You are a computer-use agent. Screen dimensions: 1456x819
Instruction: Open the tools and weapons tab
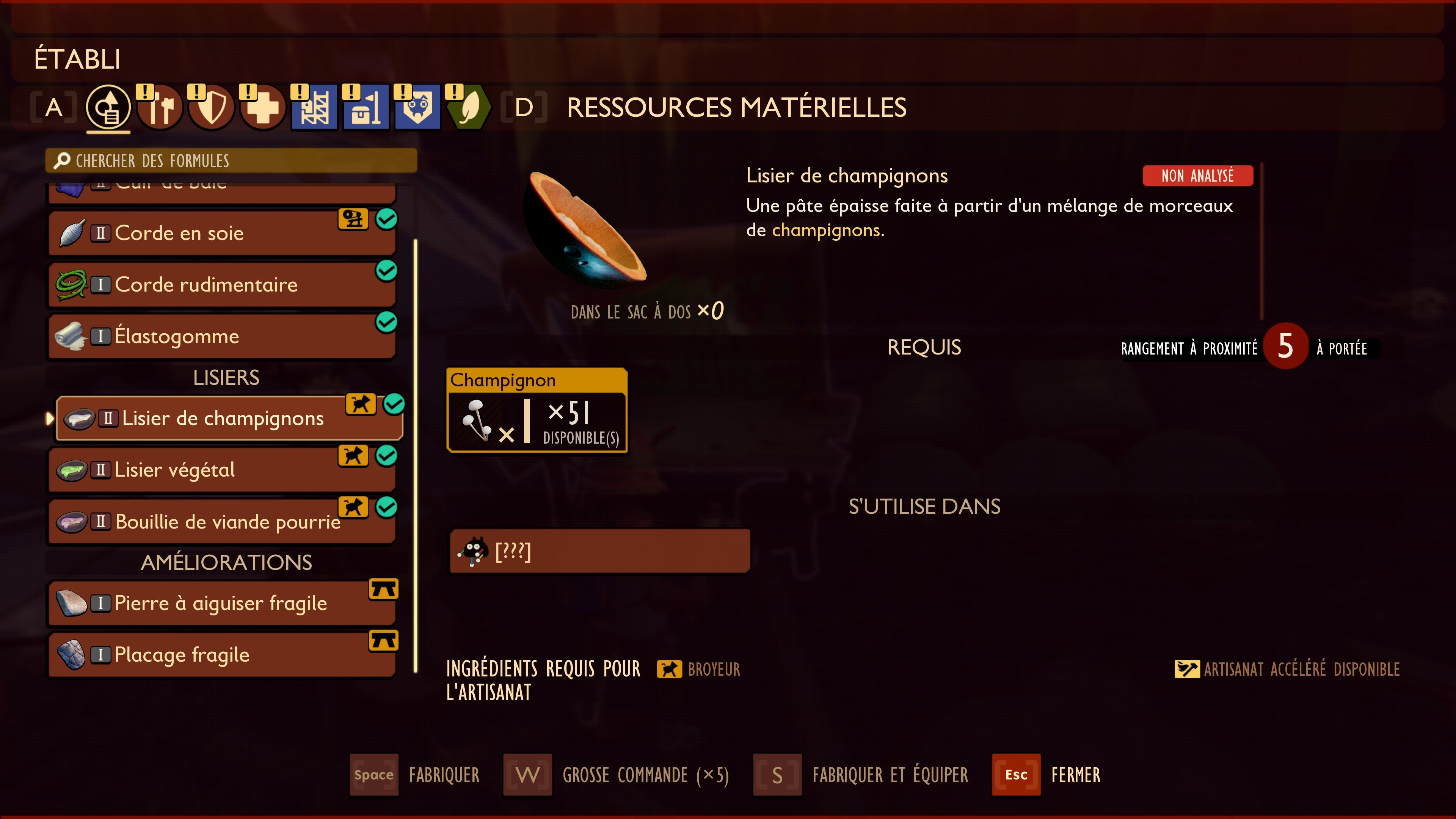pos(160,107)
